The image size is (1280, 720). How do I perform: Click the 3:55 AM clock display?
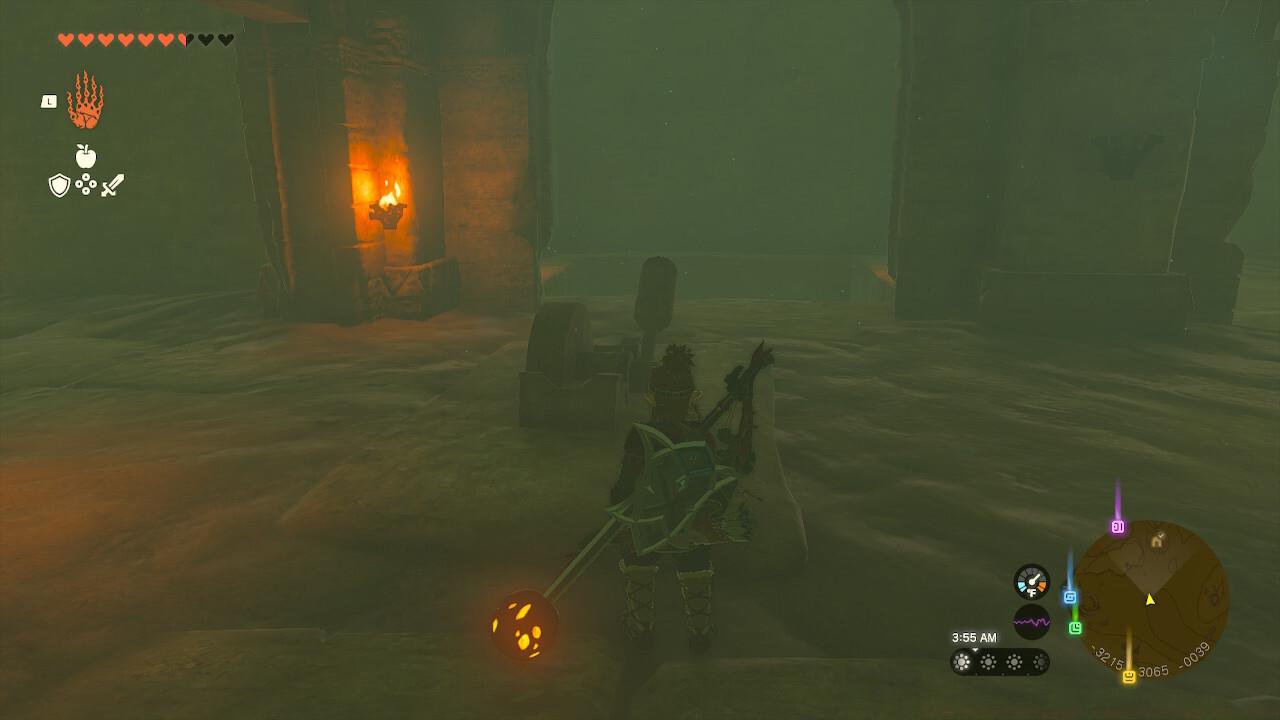click(x=973, y=637)
